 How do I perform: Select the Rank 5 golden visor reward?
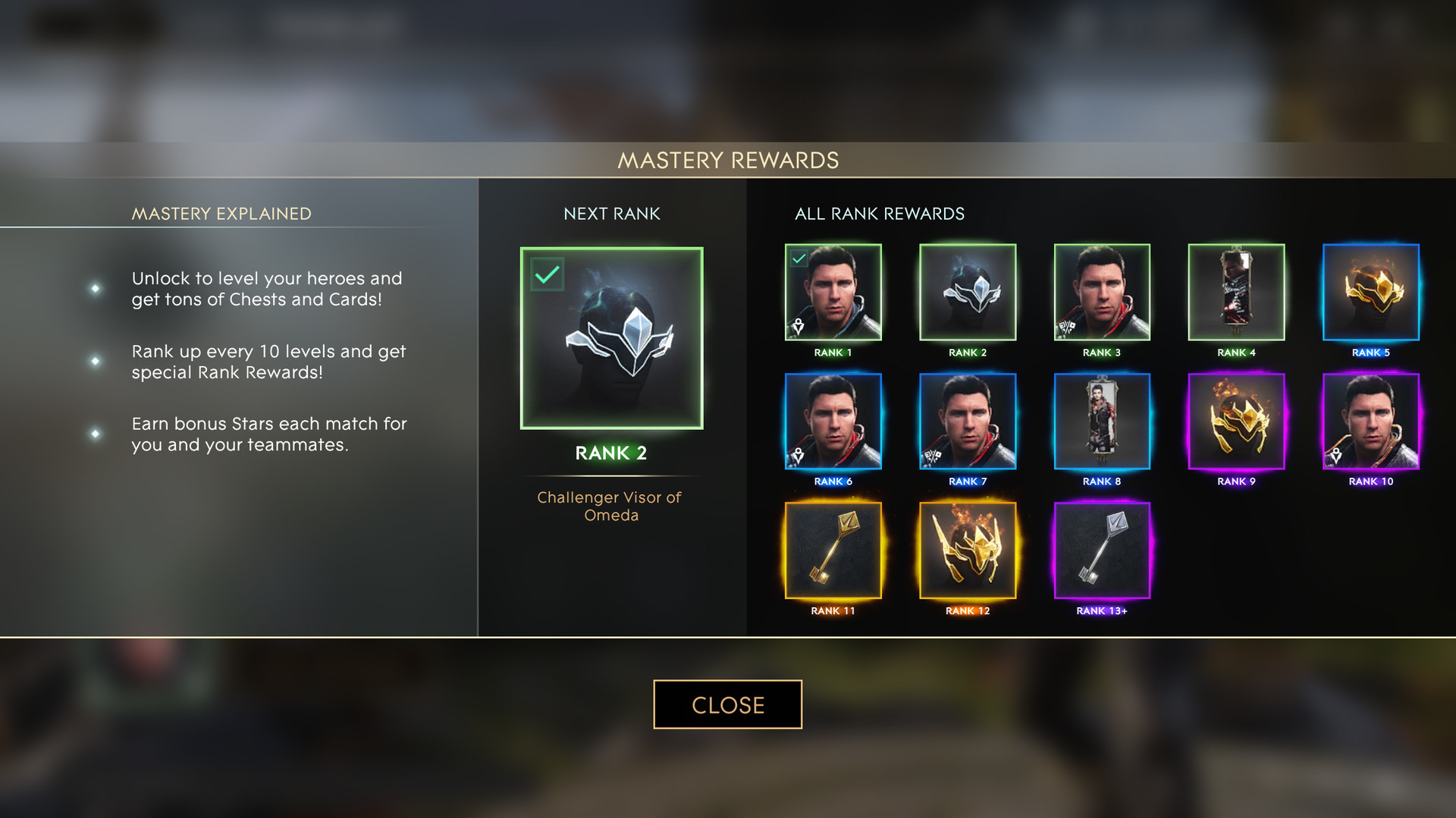[x=1370, y=292]
